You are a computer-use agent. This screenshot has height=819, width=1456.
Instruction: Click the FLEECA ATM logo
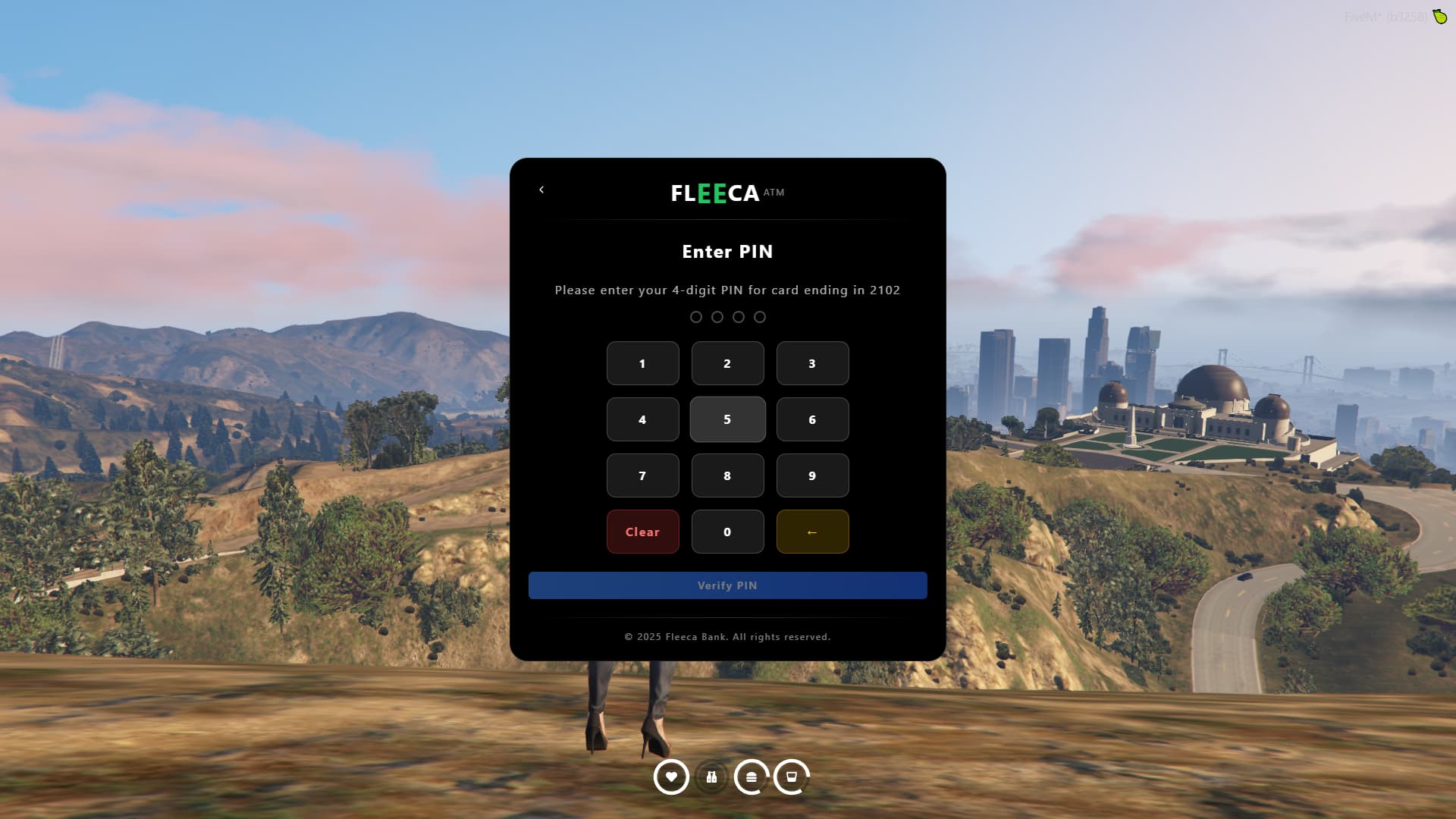(x=726, y=193)
